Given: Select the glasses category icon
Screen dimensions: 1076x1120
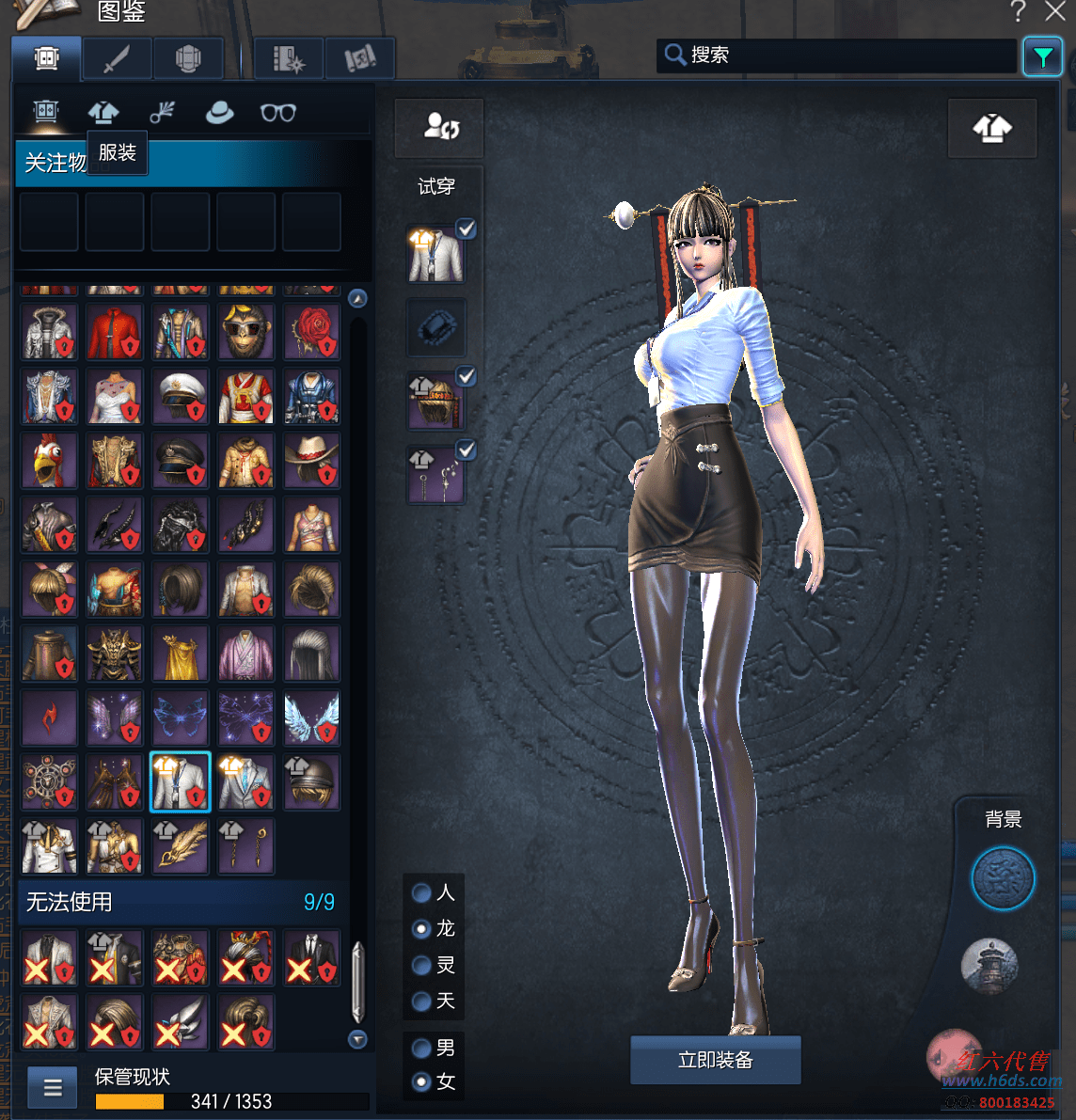Looking at the screenshot, I should pyautogui.click(x=277, y=113).
